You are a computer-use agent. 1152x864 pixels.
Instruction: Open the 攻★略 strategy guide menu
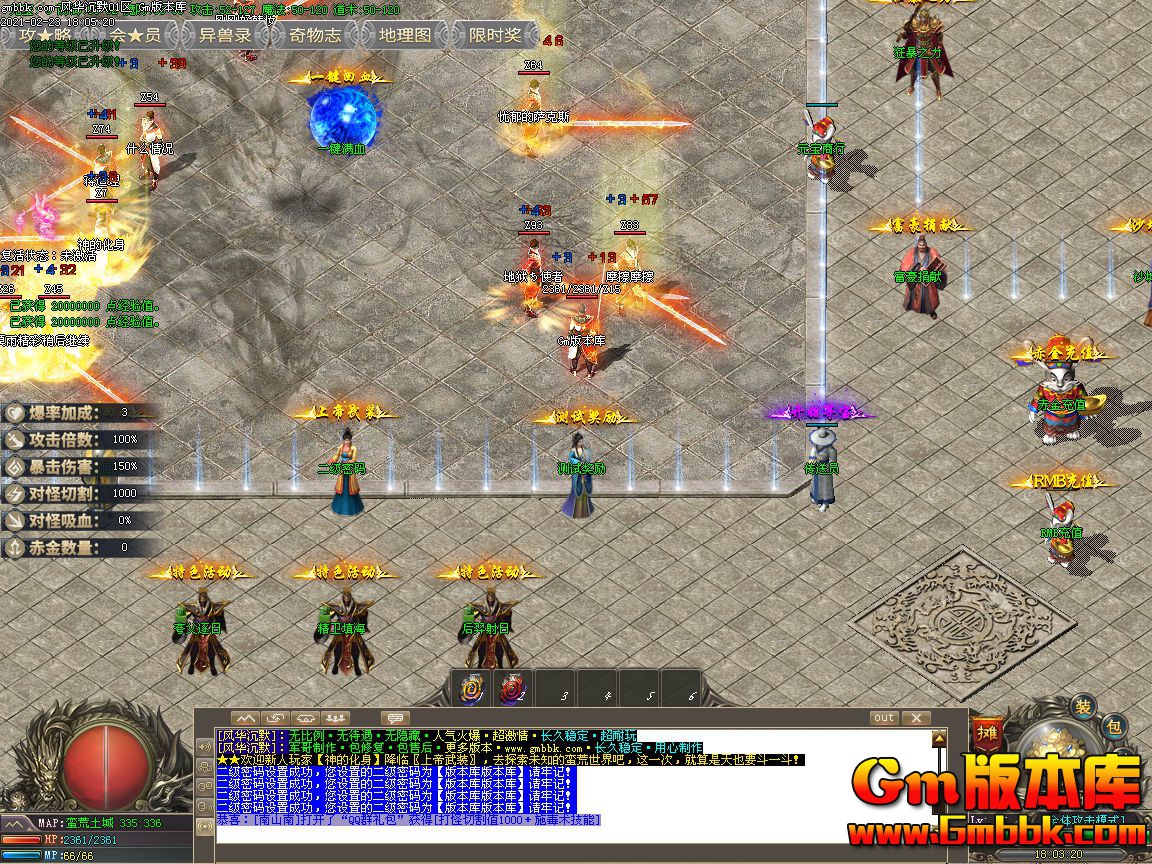click(x=45, y=35)
